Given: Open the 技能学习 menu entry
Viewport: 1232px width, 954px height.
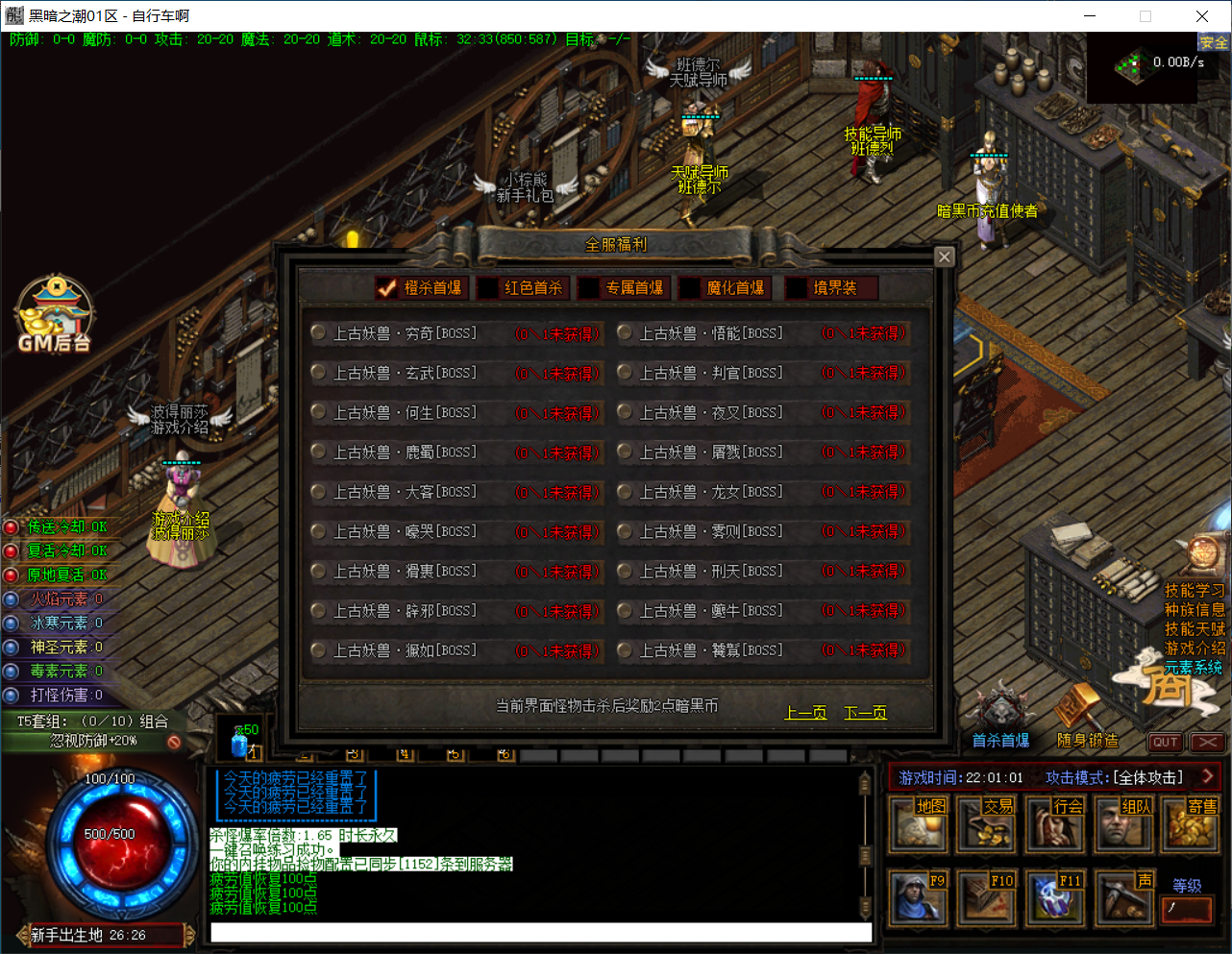Looking at the screenshot, I should (1195, 591).
